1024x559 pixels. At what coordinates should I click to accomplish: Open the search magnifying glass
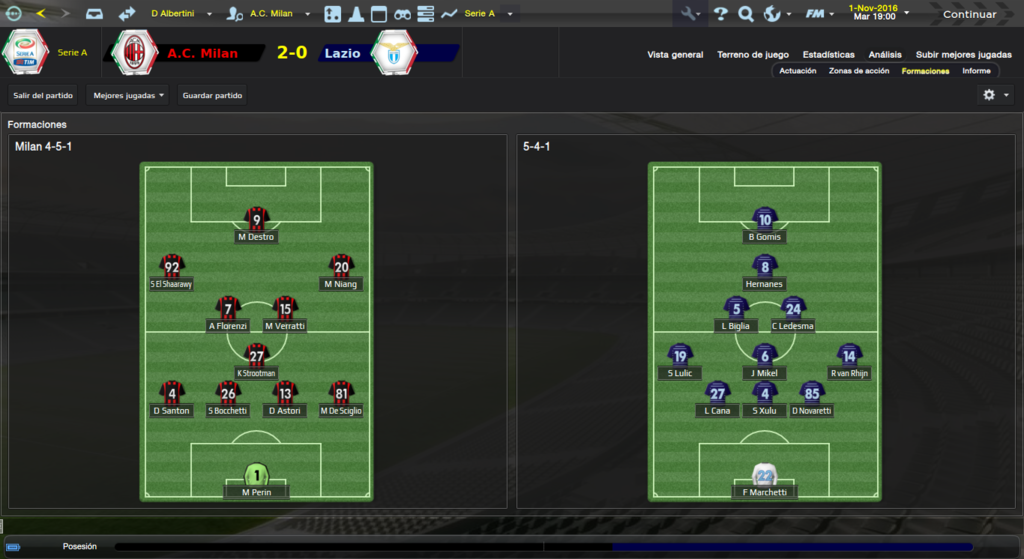(x=746, y=14)
